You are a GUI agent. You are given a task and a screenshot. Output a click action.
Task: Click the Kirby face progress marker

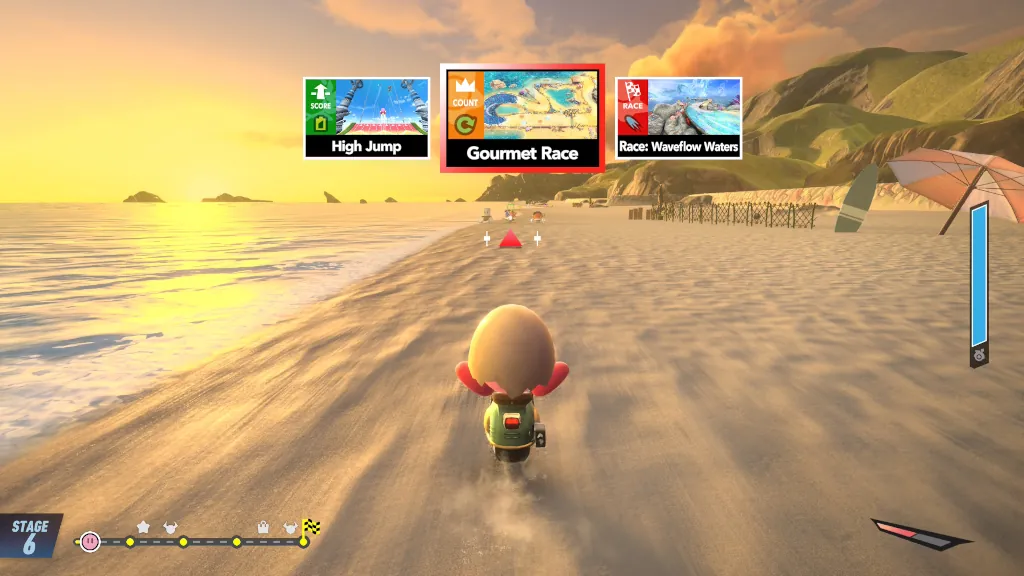click(x=90, y=541)
